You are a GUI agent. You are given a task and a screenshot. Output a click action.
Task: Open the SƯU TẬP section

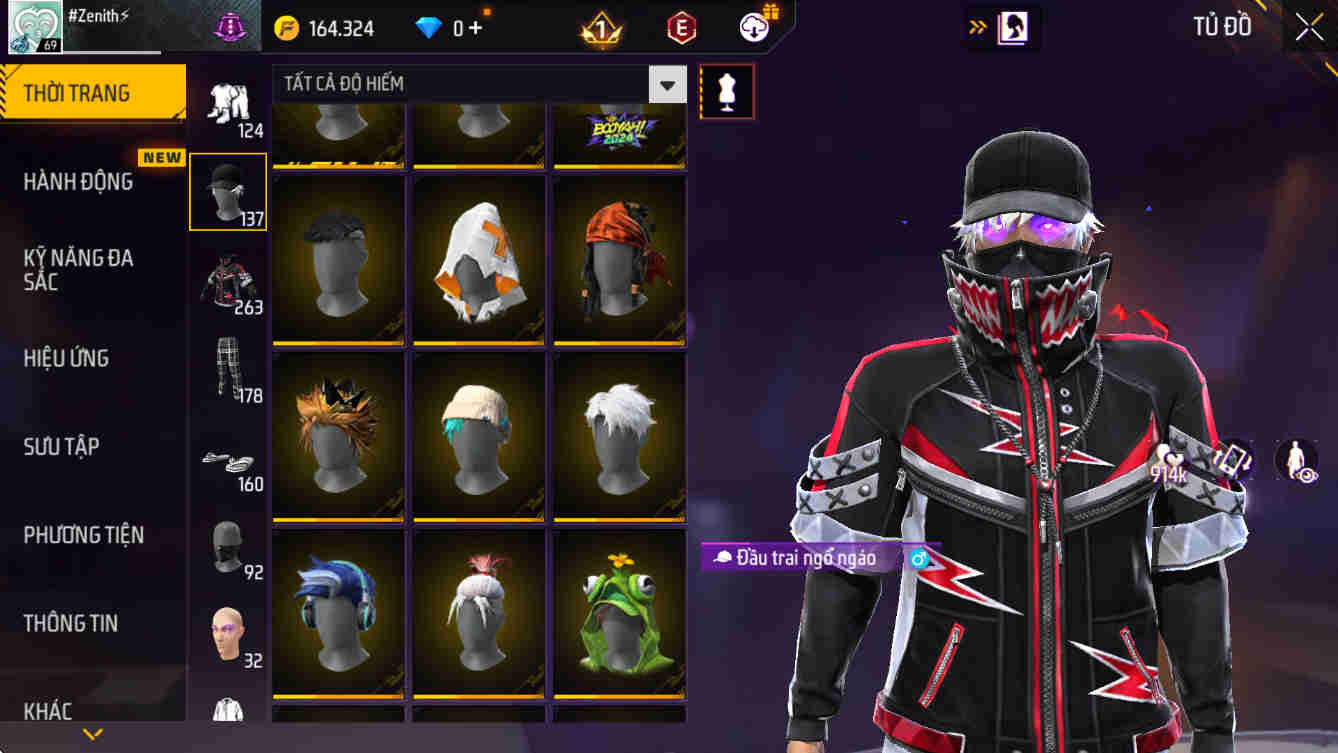click(62, 447)
